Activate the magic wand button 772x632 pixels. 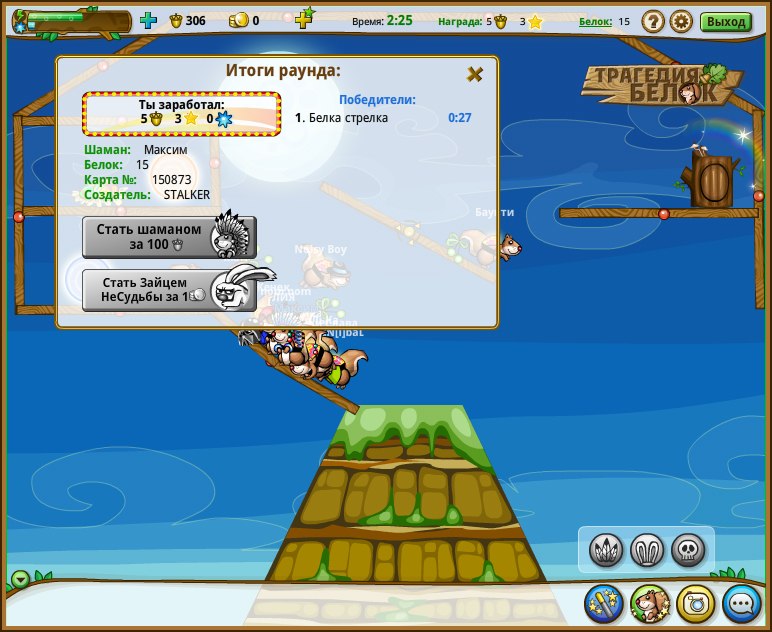604,603
